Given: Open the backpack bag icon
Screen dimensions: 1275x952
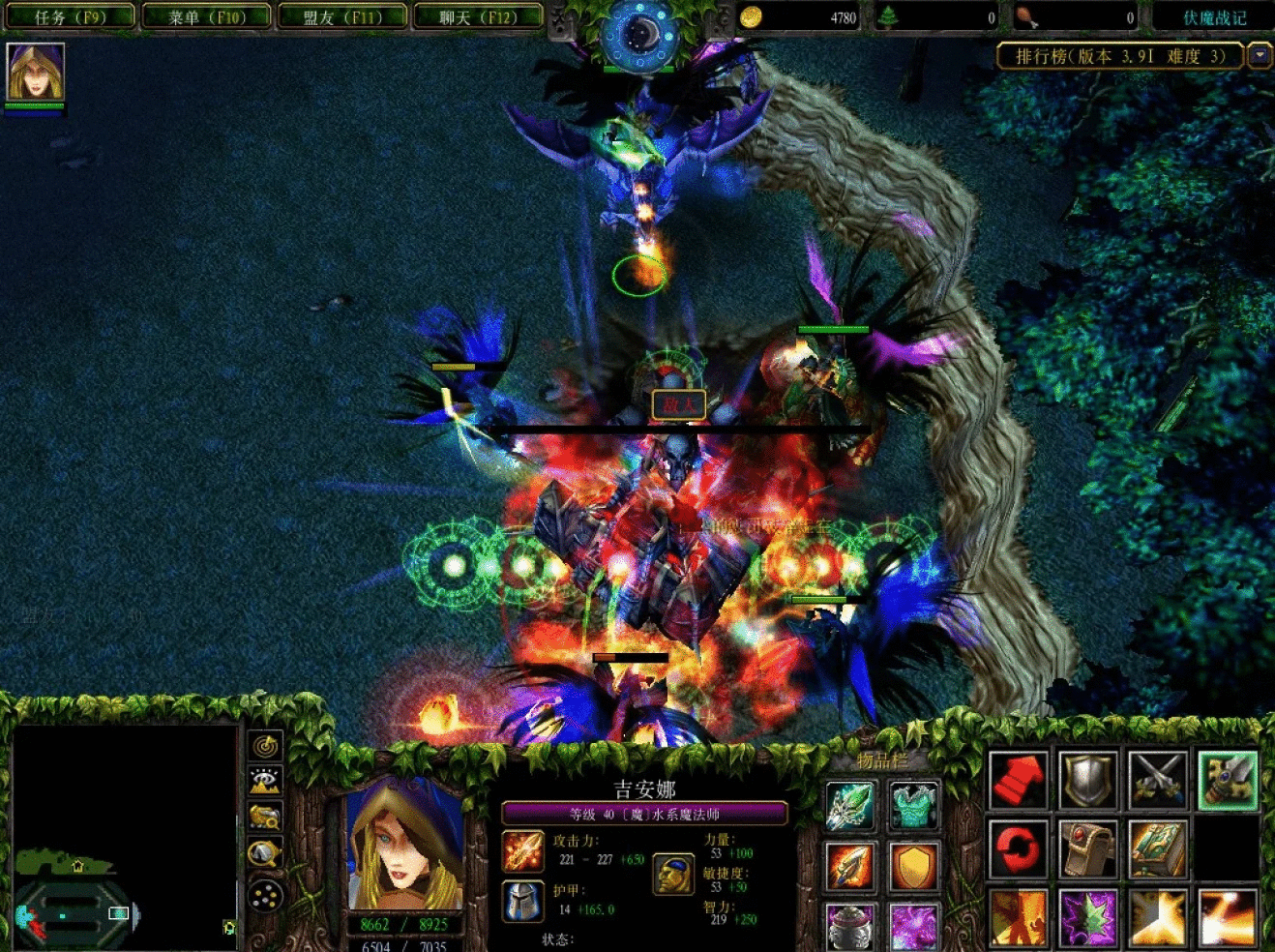Looking at the screenshot, I should coord(1087,848).
